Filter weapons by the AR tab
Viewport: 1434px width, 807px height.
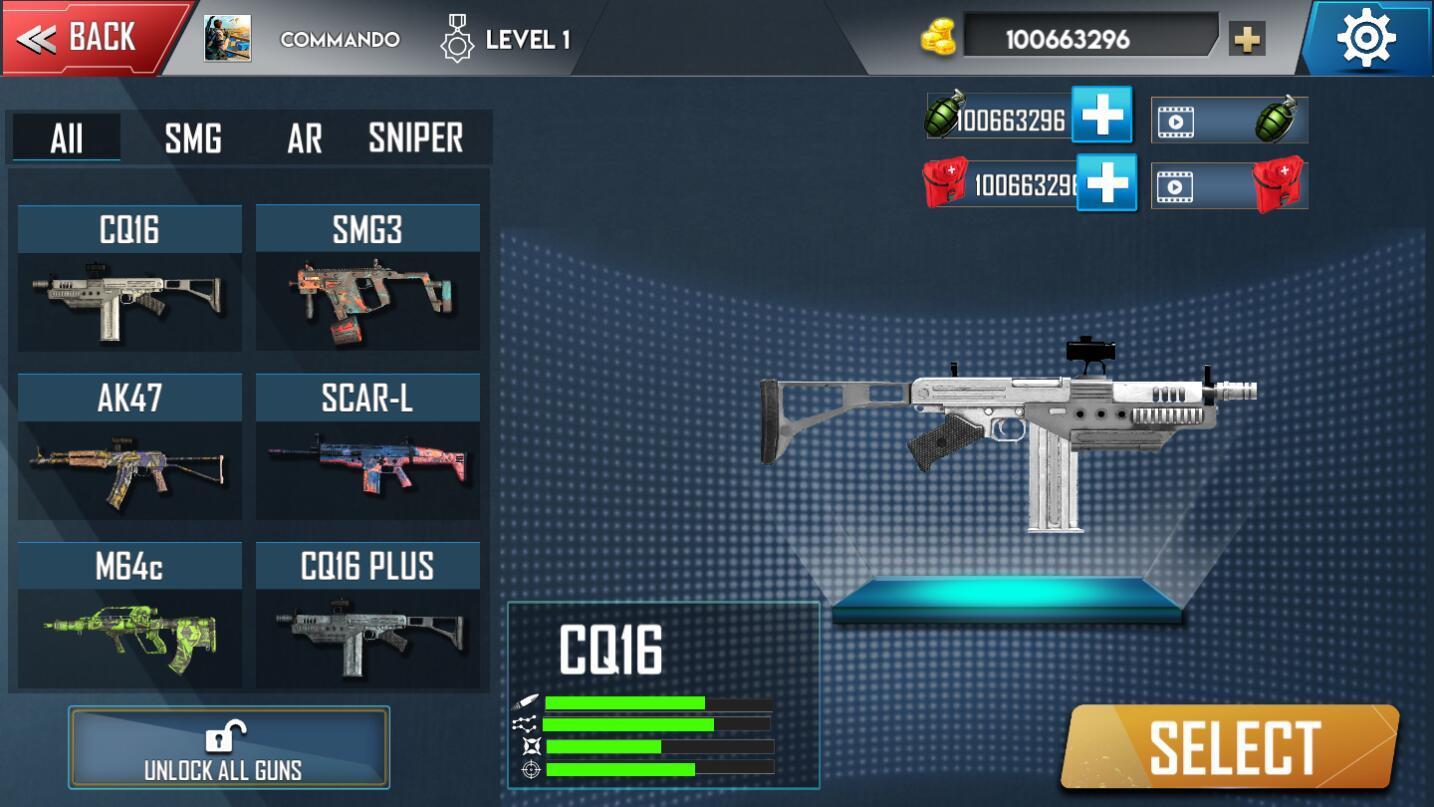pos(304,138)
